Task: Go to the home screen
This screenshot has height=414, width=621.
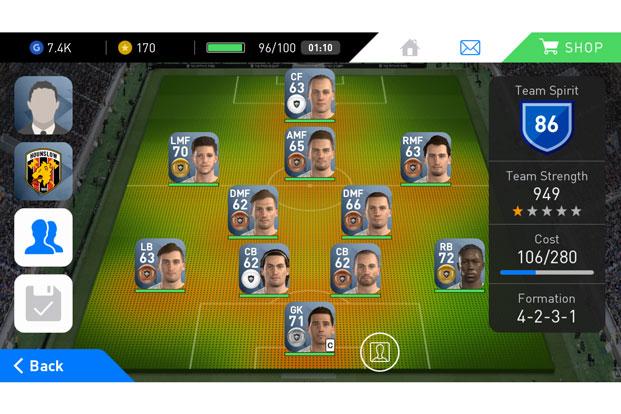Action: tap(410, 47)
